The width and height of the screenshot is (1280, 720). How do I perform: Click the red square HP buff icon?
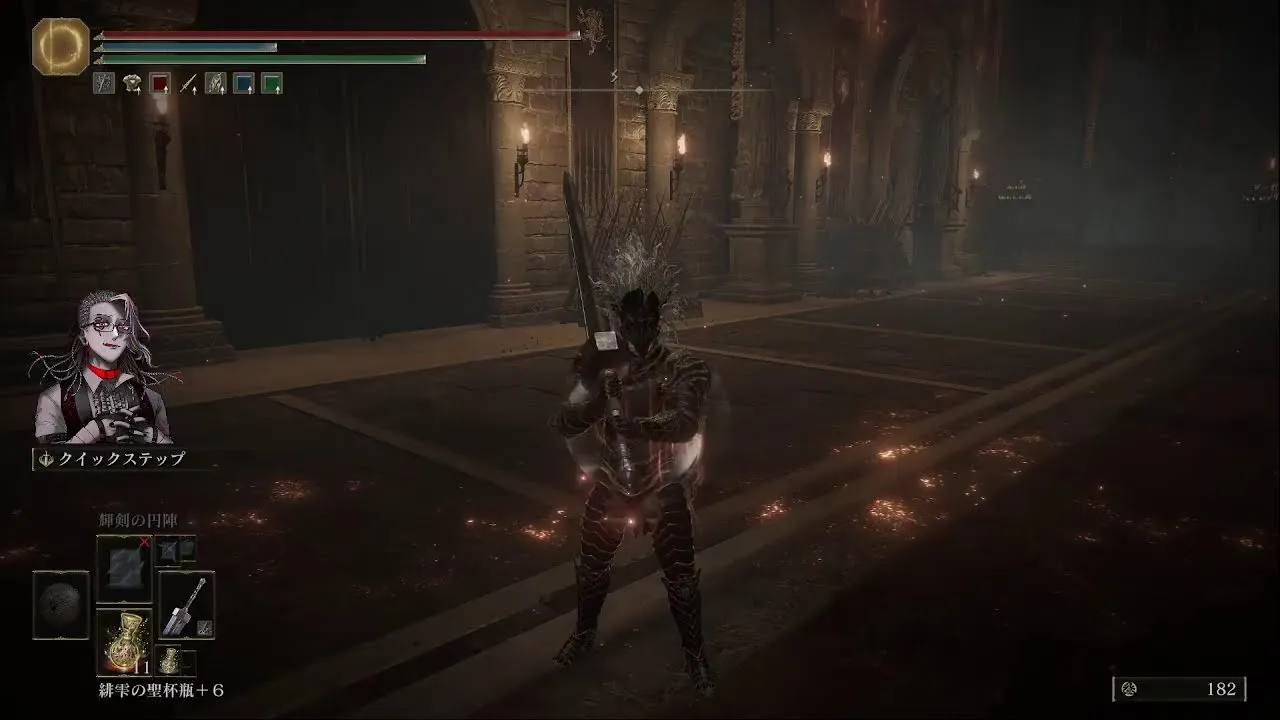point(160,84)
